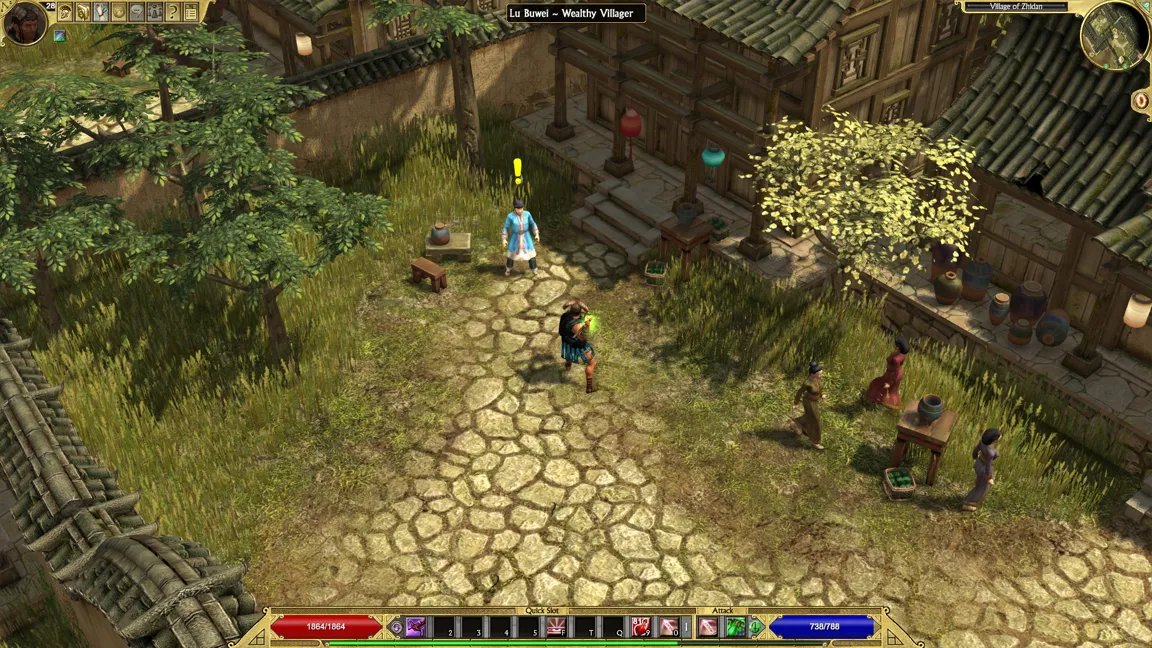
Task: Toggle the weapon swap button beside quick slots
Action: pos(397,628)
